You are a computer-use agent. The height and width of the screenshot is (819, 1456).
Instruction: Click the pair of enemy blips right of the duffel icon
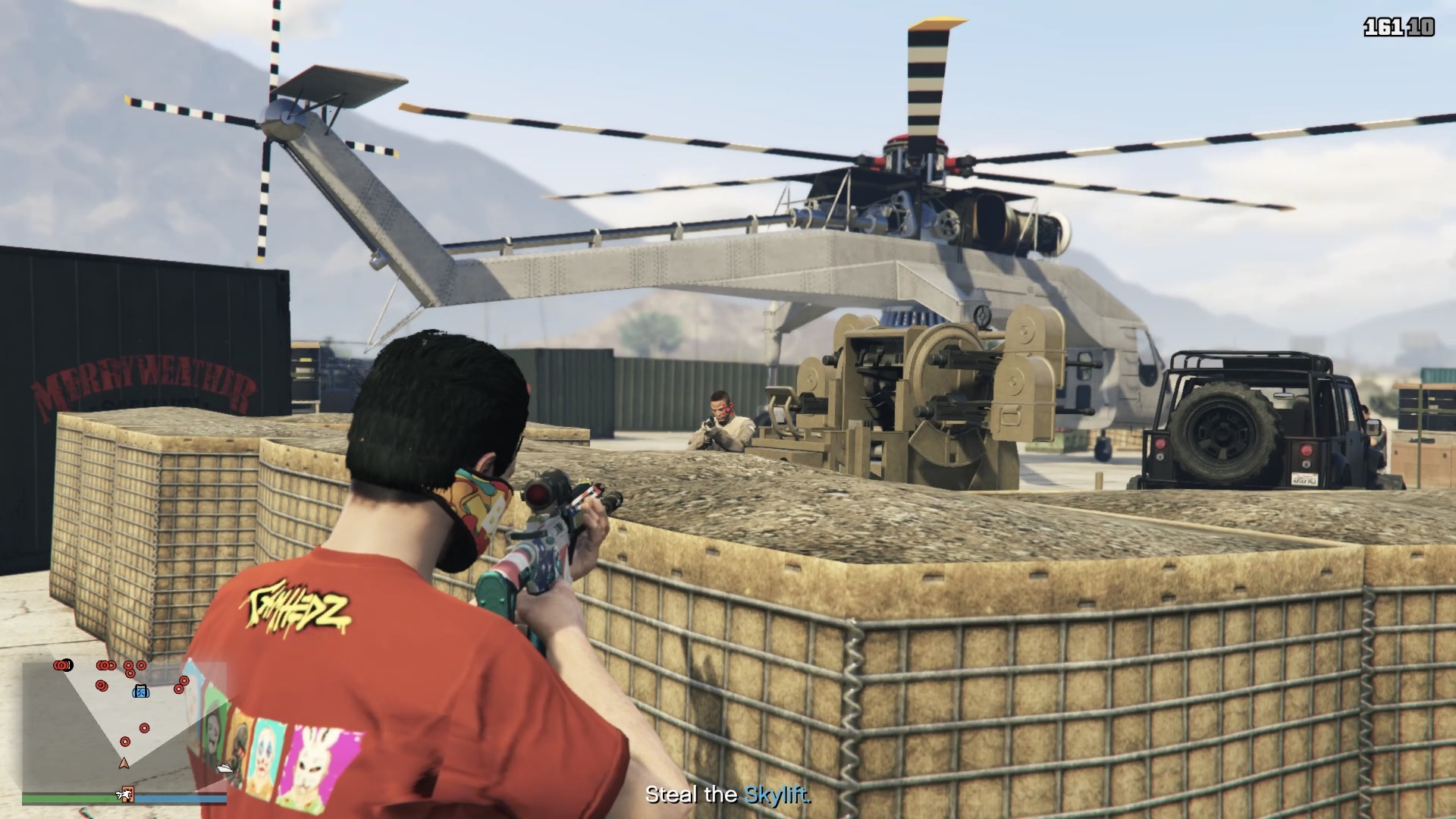tap(180, 686)
